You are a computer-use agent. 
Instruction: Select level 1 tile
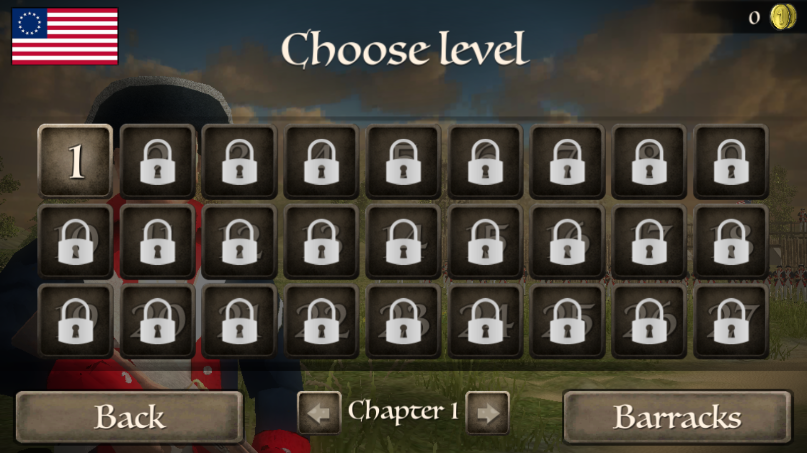[75, 161]
